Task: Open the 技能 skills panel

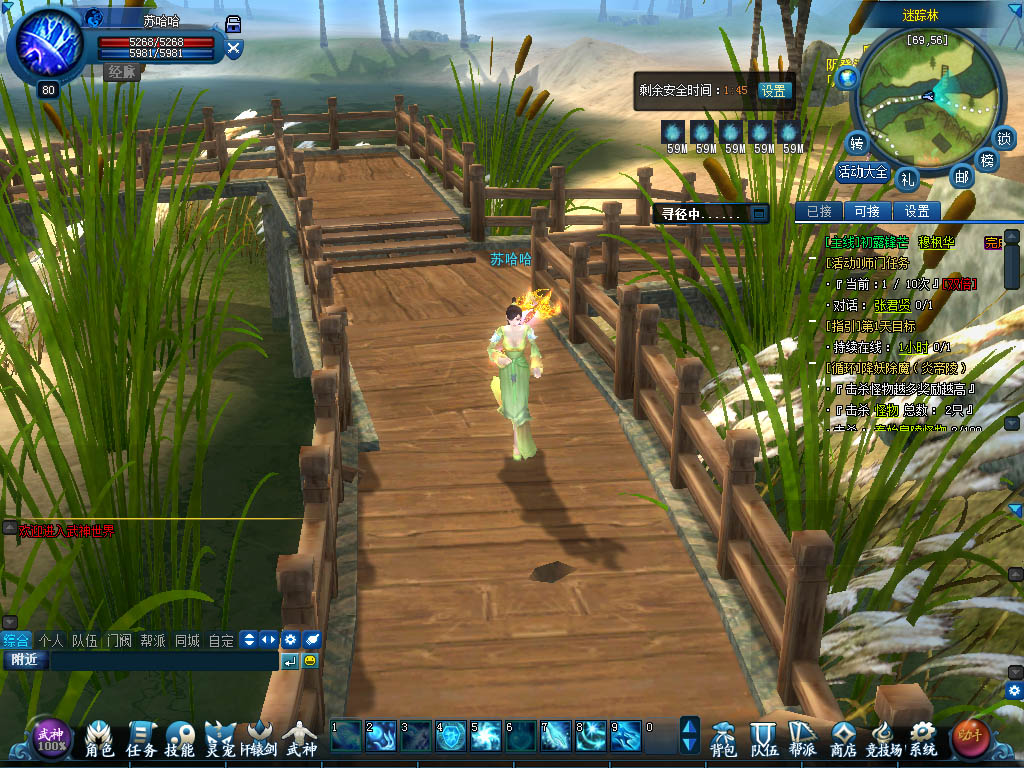Action: pyautogui.click(x=180, y=738)
